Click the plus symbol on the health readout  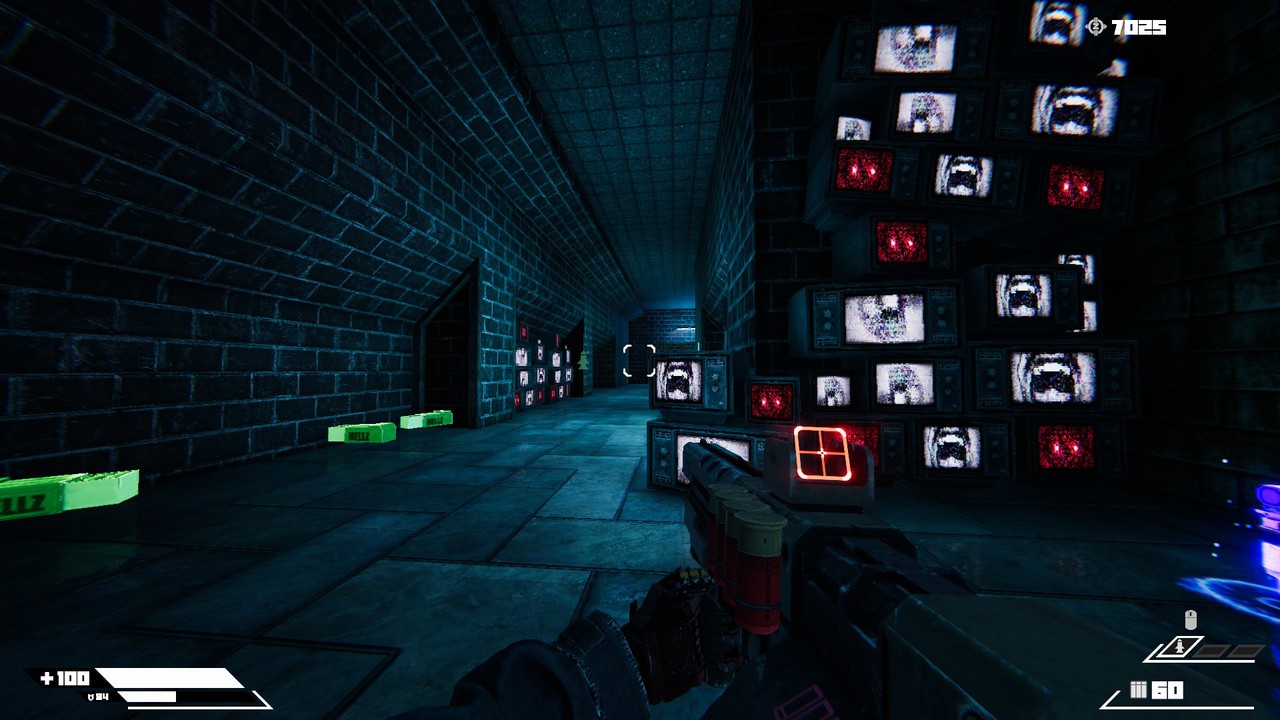[47, 677]
